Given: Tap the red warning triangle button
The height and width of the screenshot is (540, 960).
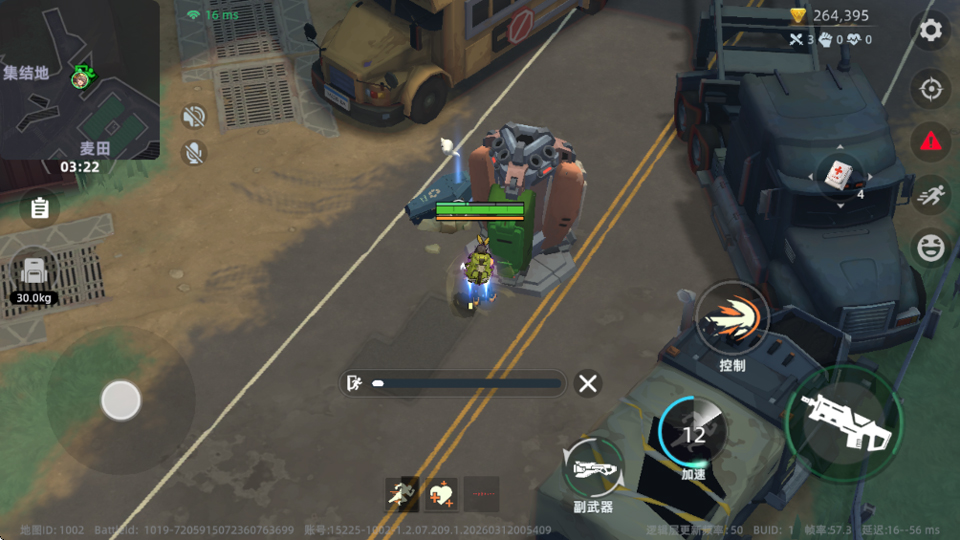Looking at the screenshot, I should [x=930, y=141].
